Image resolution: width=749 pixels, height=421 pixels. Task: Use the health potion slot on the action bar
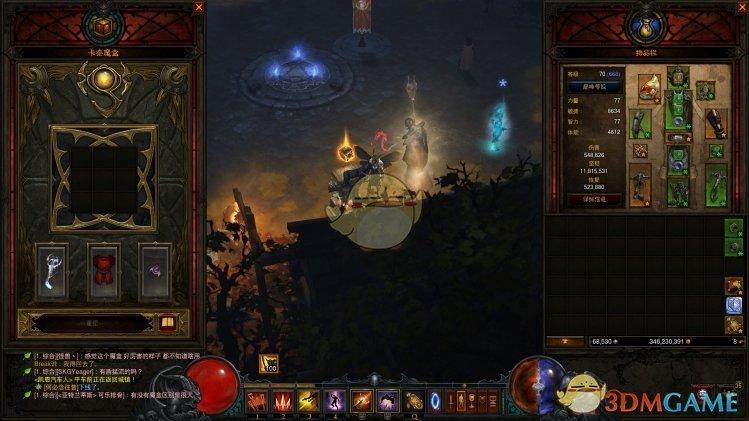(413, 401)
